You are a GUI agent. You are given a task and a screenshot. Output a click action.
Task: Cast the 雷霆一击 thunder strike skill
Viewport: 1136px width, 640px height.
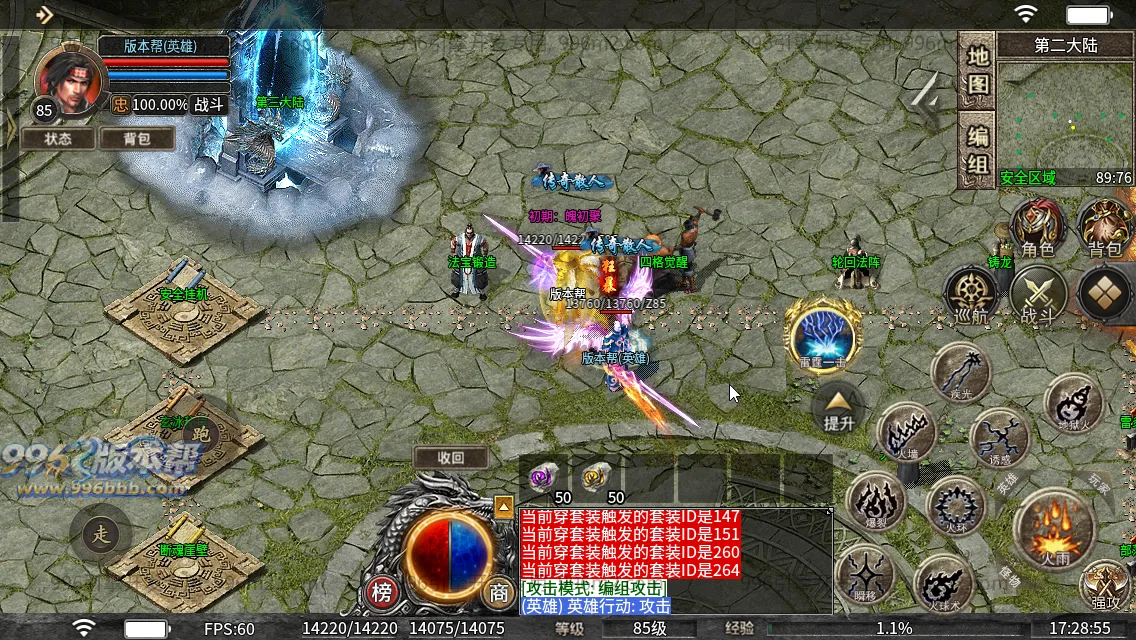click(x=823, y=333)
